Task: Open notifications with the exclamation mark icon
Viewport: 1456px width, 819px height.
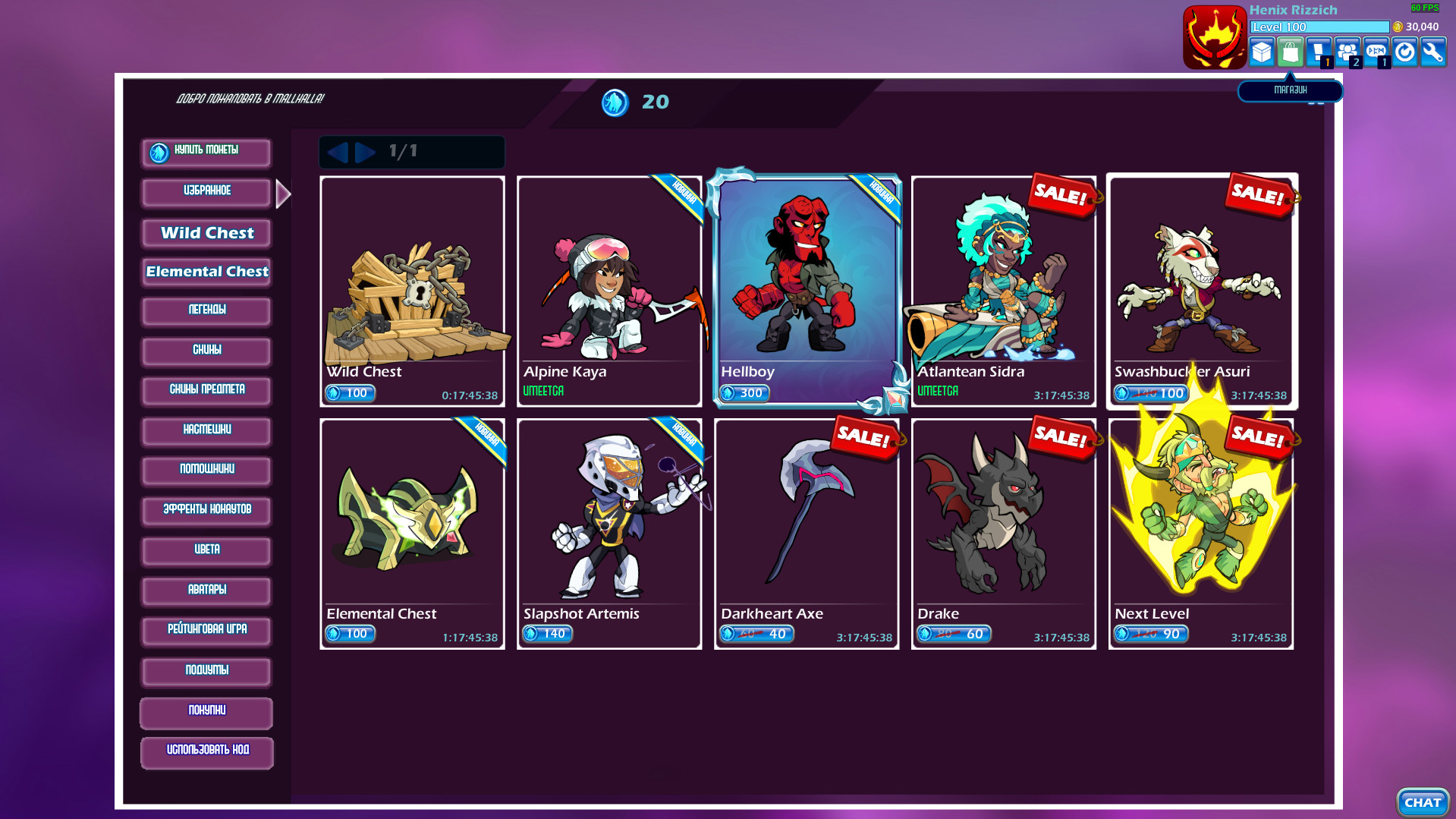Action: click(1319, 52)
